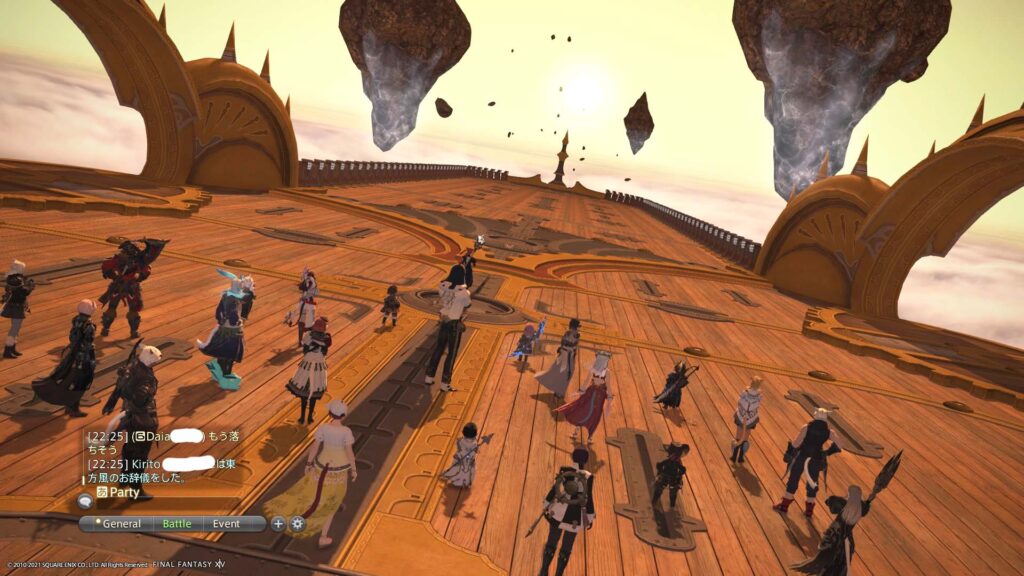
Task: Select the Event chat tab
Action: click(227, 523)
